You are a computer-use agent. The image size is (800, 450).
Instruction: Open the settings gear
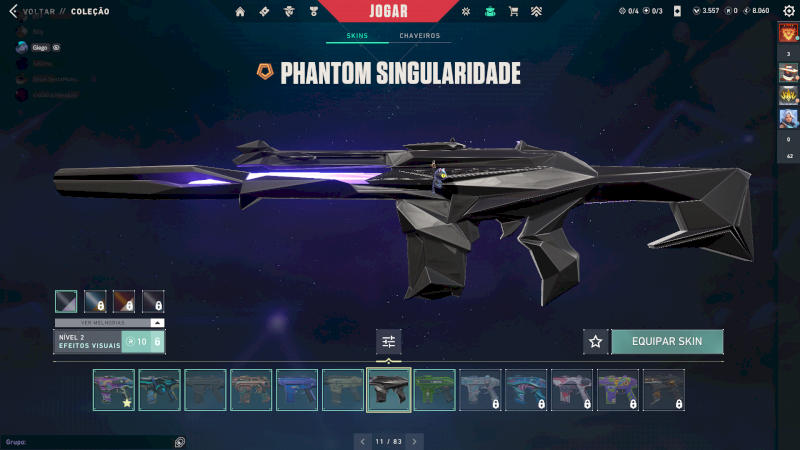coord(787,11)
